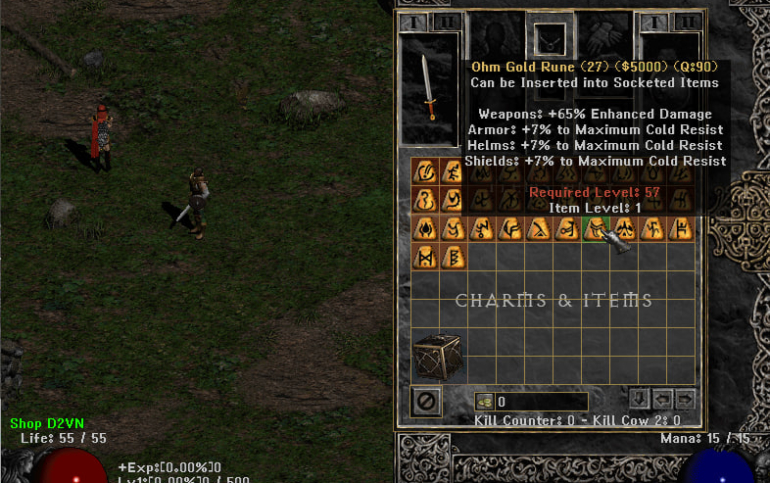This screenshot has height=483, width=770.
Task: Switch to weapon set I above the sword
Action: [x=413, y=22]
